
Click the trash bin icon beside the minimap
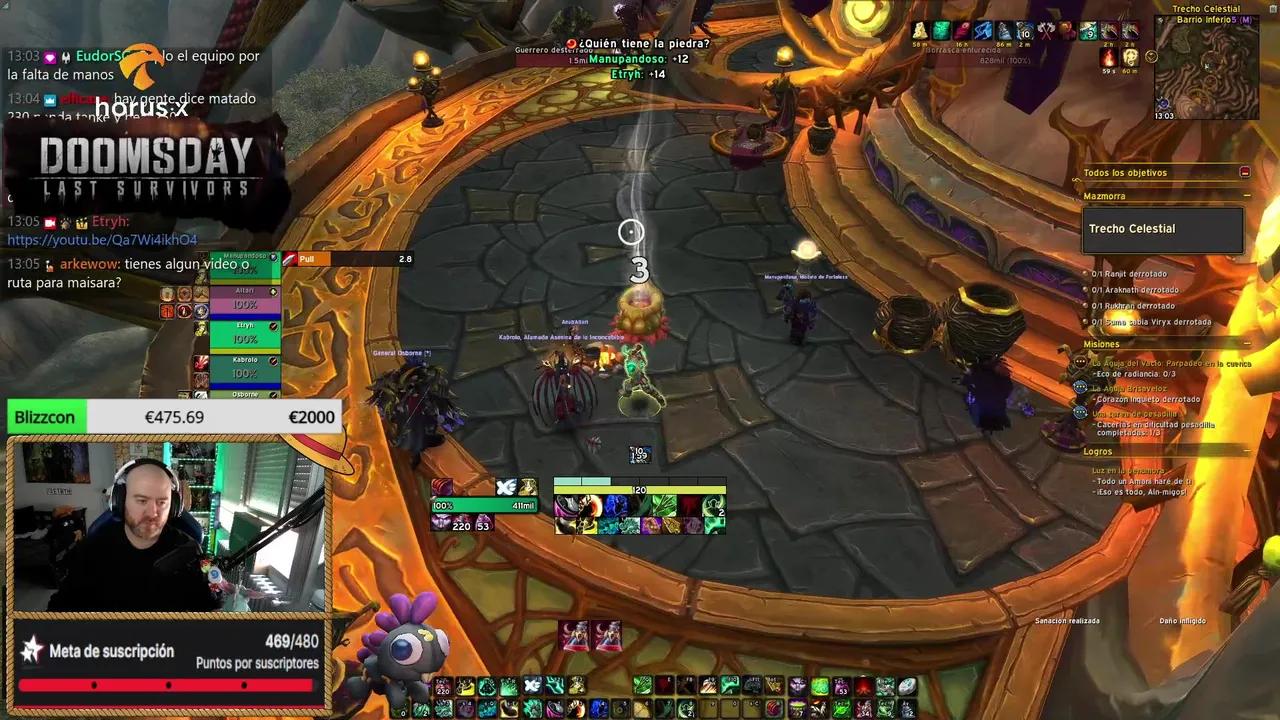[x=1272, y=8]
